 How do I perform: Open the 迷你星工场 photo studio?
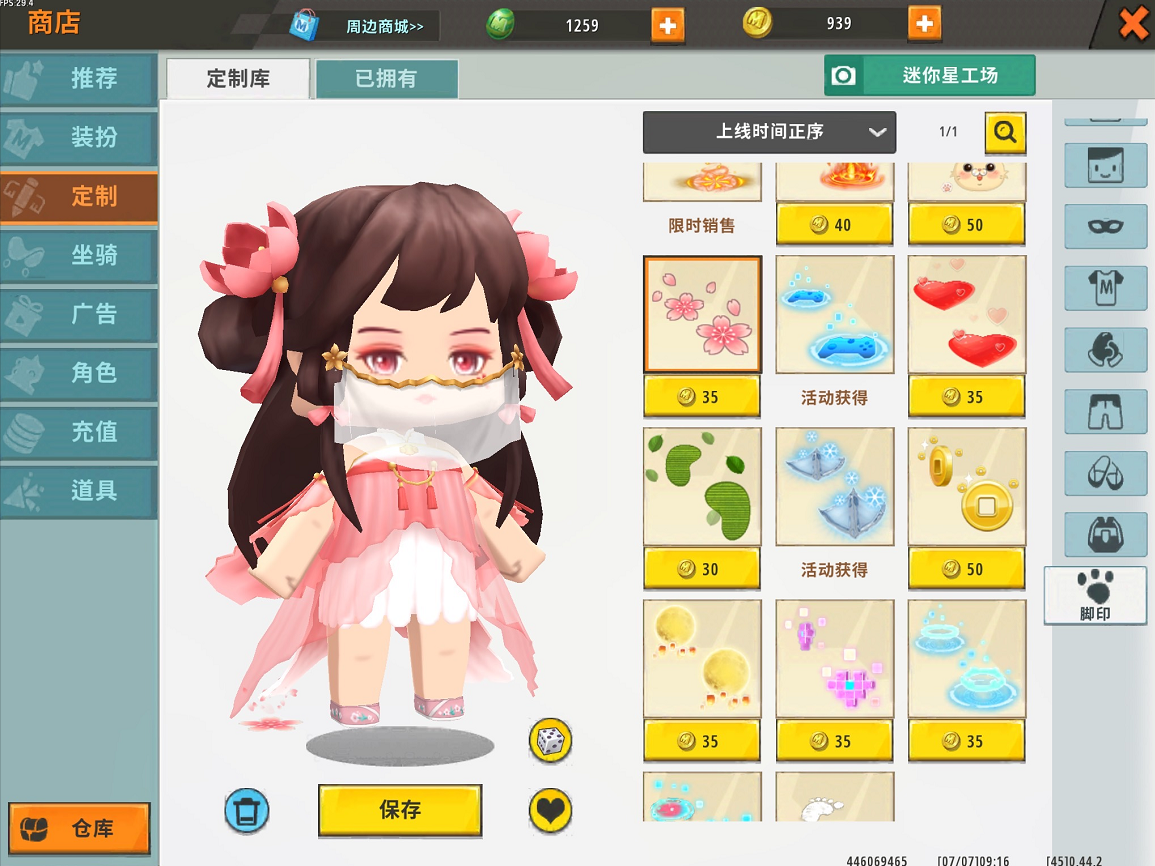tap(929, 76)
